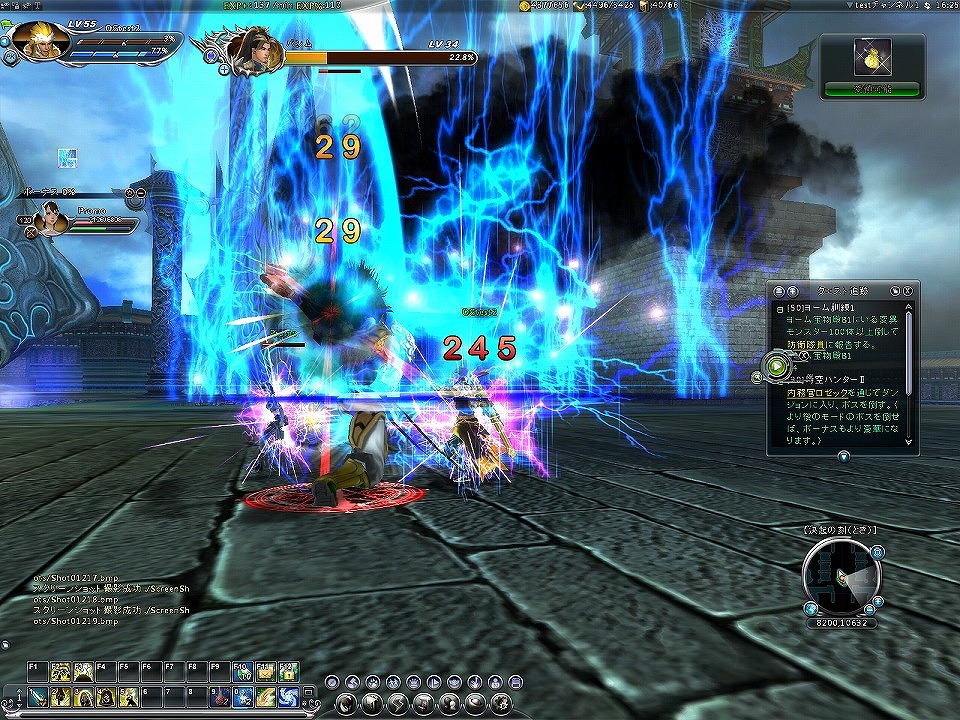Close the quest tracker panel
960x720 pixels.
(907, 290)
